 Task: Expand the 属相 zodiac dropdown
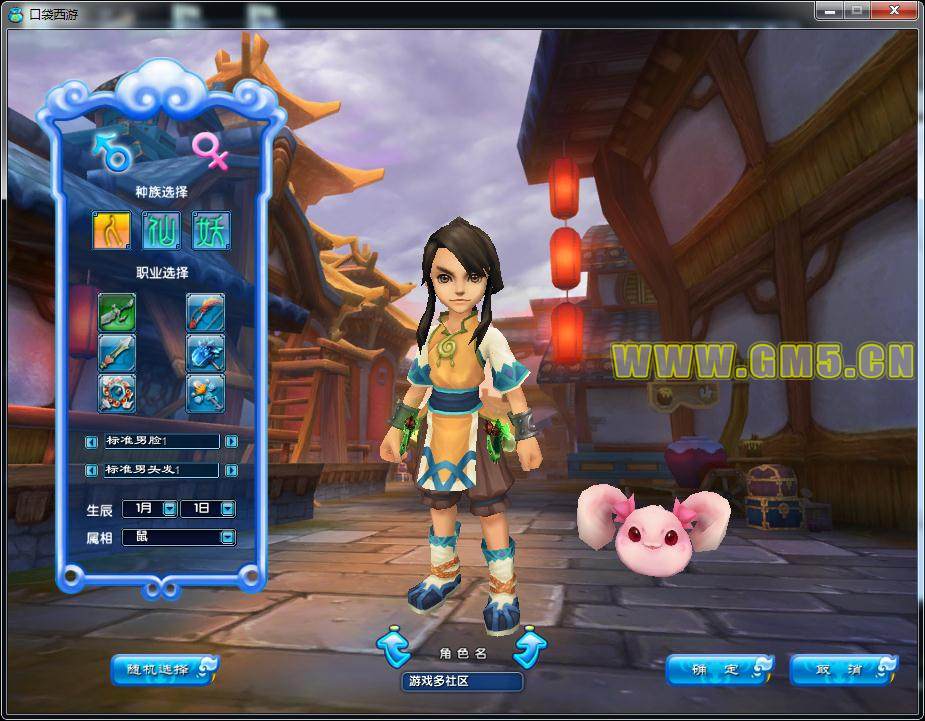(227, 537)
